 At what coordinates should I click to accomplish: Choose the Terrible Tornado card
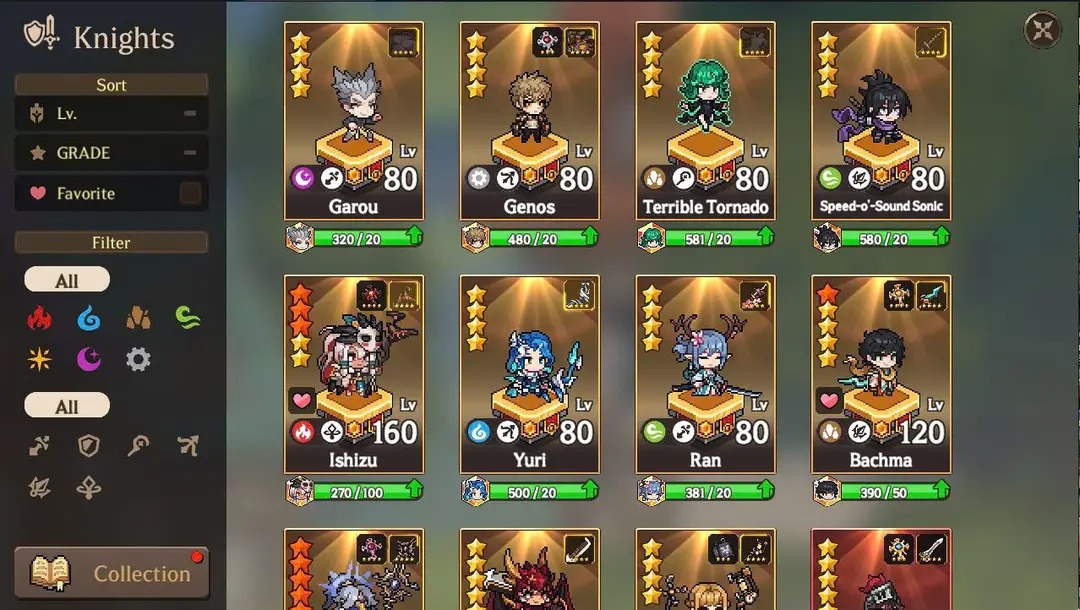click(x=706, y=120)
